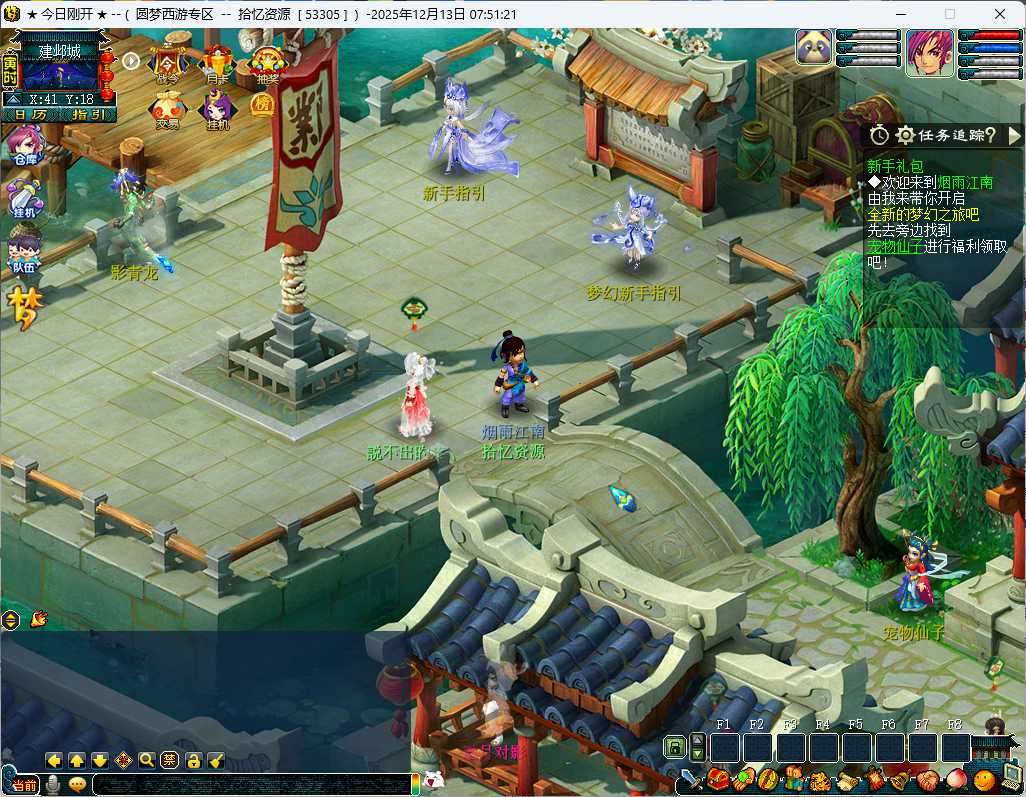Open the 队伍 team icon
Viewport: 1026px width, 797px height.
23,250
